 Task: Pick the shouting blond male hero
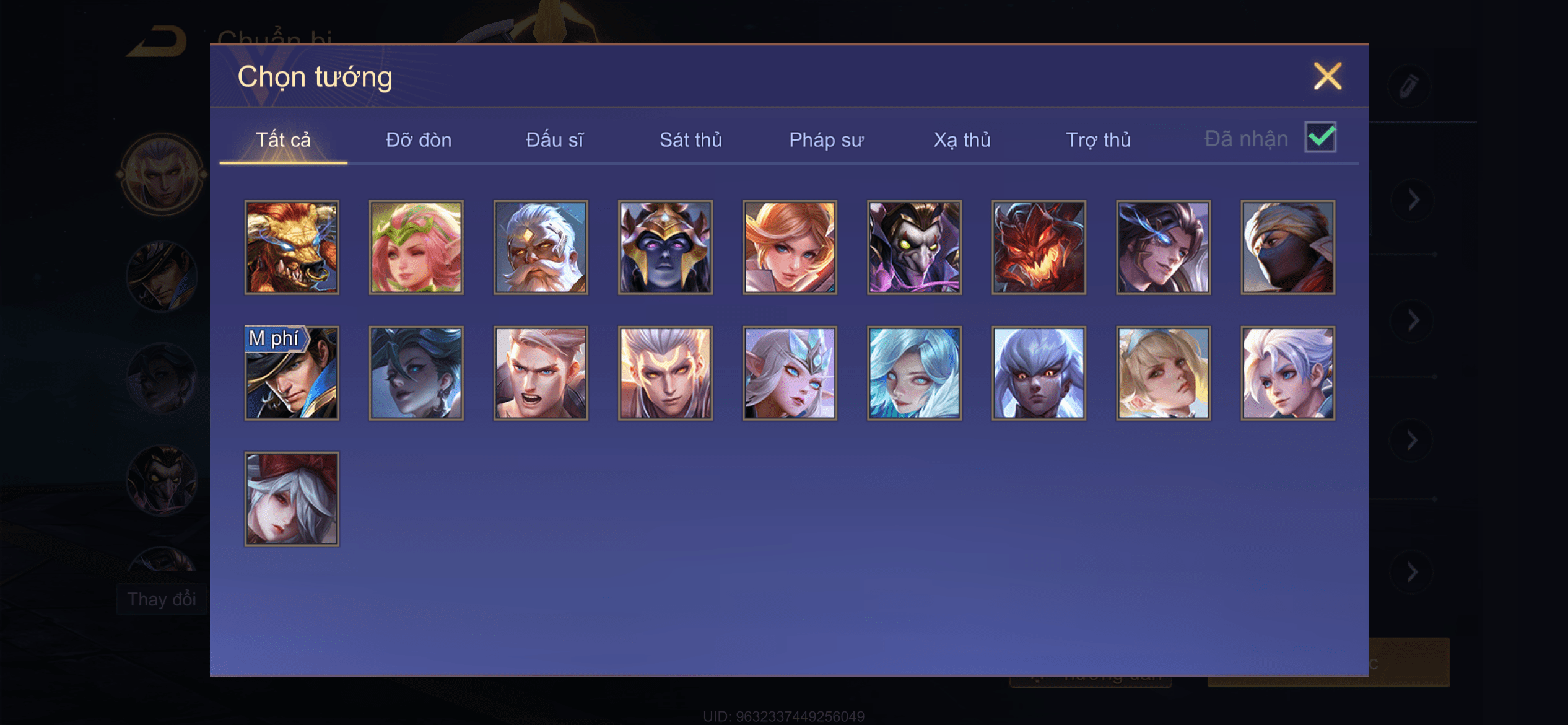541,373
